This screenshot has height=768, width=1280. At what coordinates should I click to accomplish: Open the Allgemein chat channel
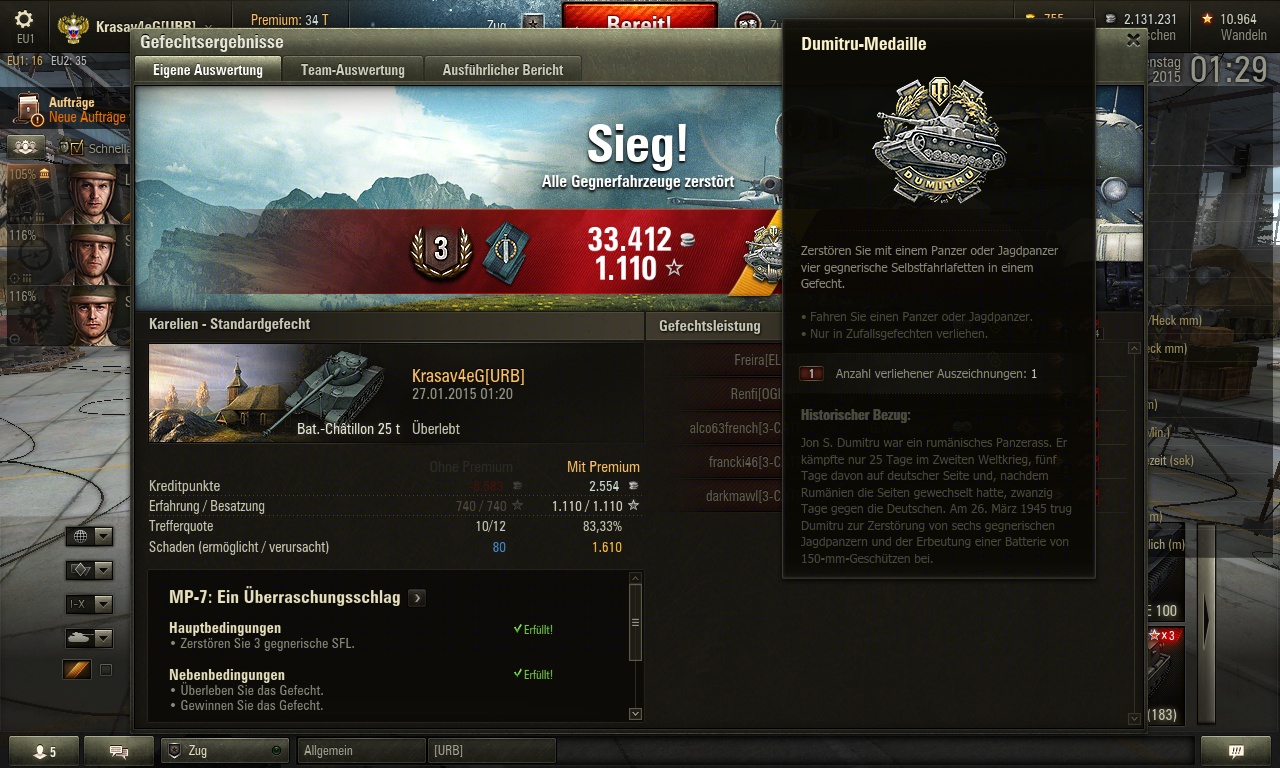pos(362,750)
